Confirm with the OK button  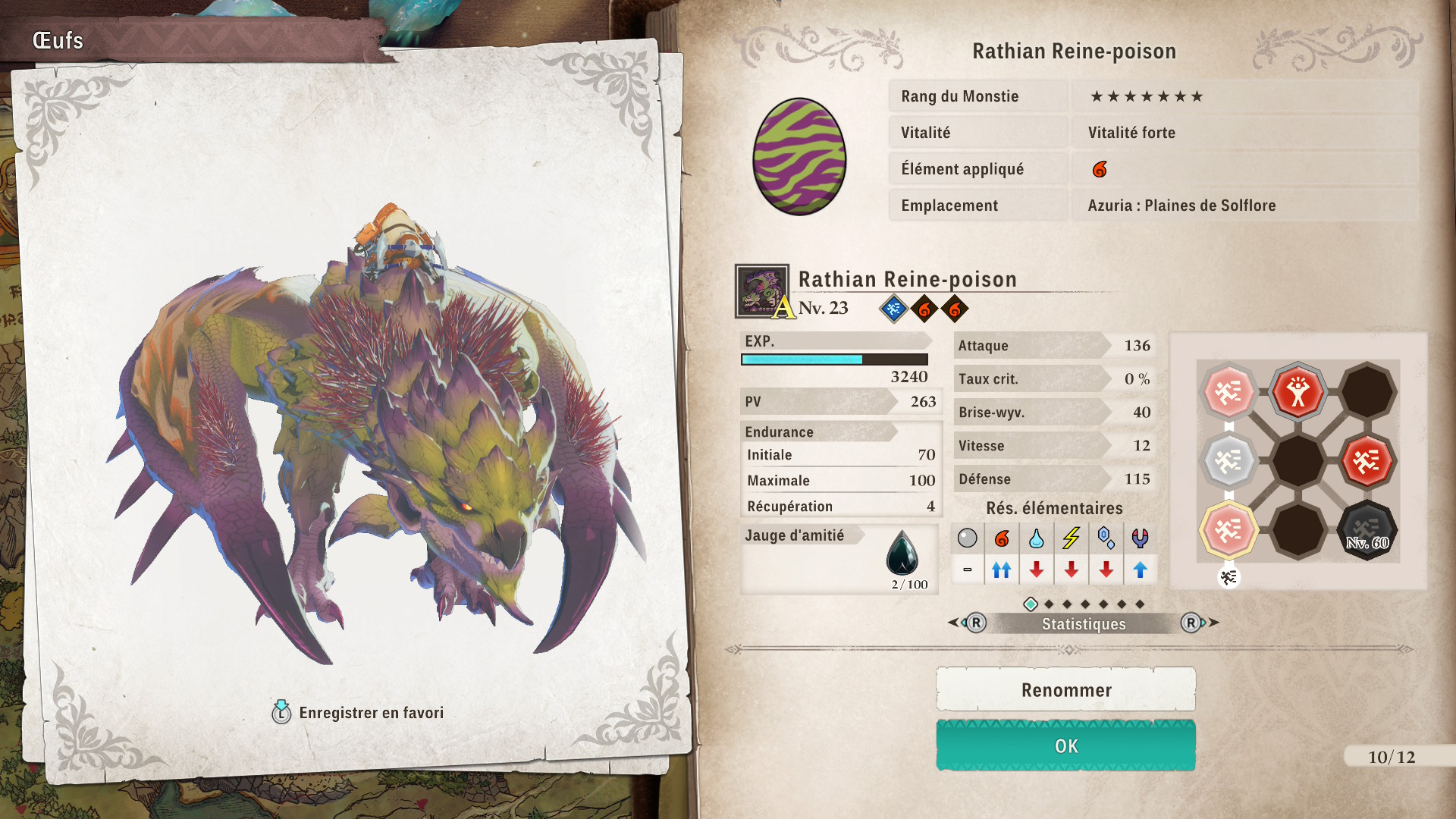click(x=1065, y=746)
